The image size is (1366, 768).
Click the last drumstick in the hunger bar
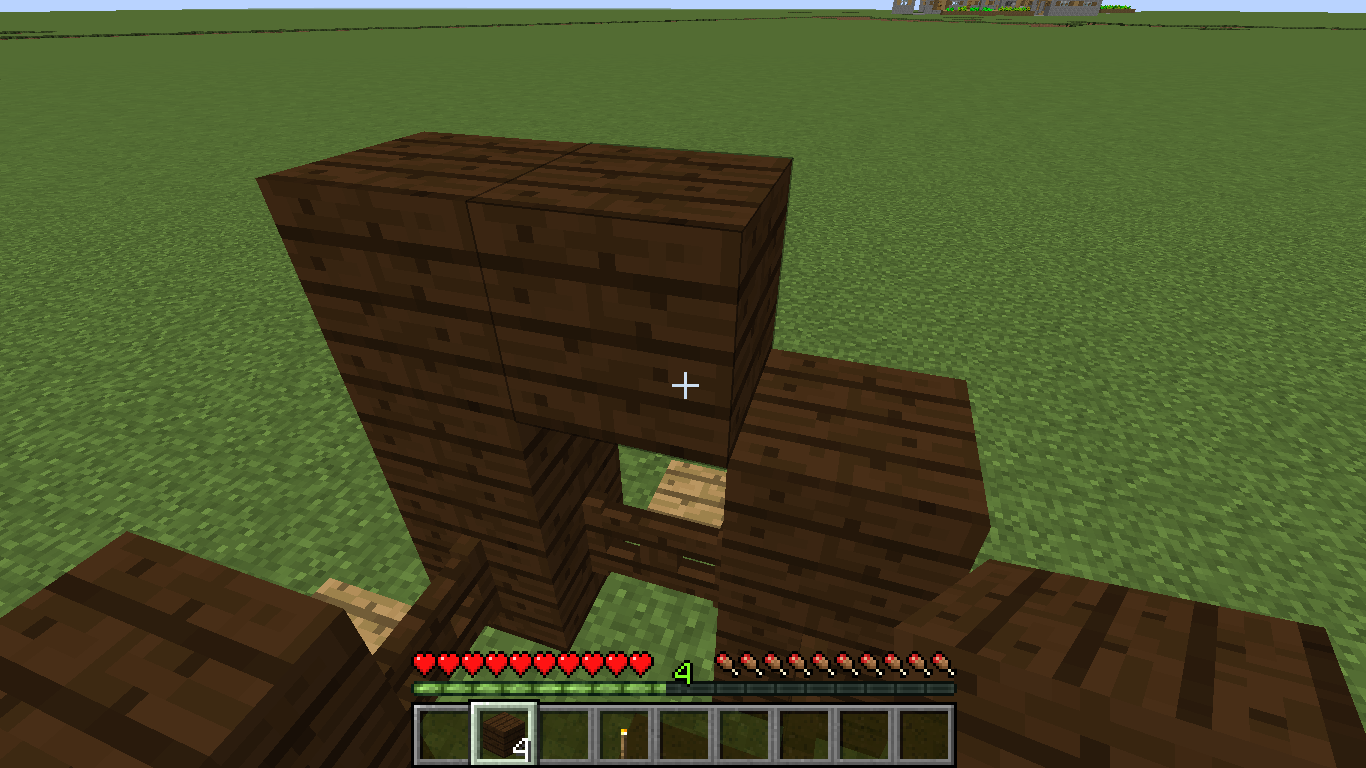point(940,663)
